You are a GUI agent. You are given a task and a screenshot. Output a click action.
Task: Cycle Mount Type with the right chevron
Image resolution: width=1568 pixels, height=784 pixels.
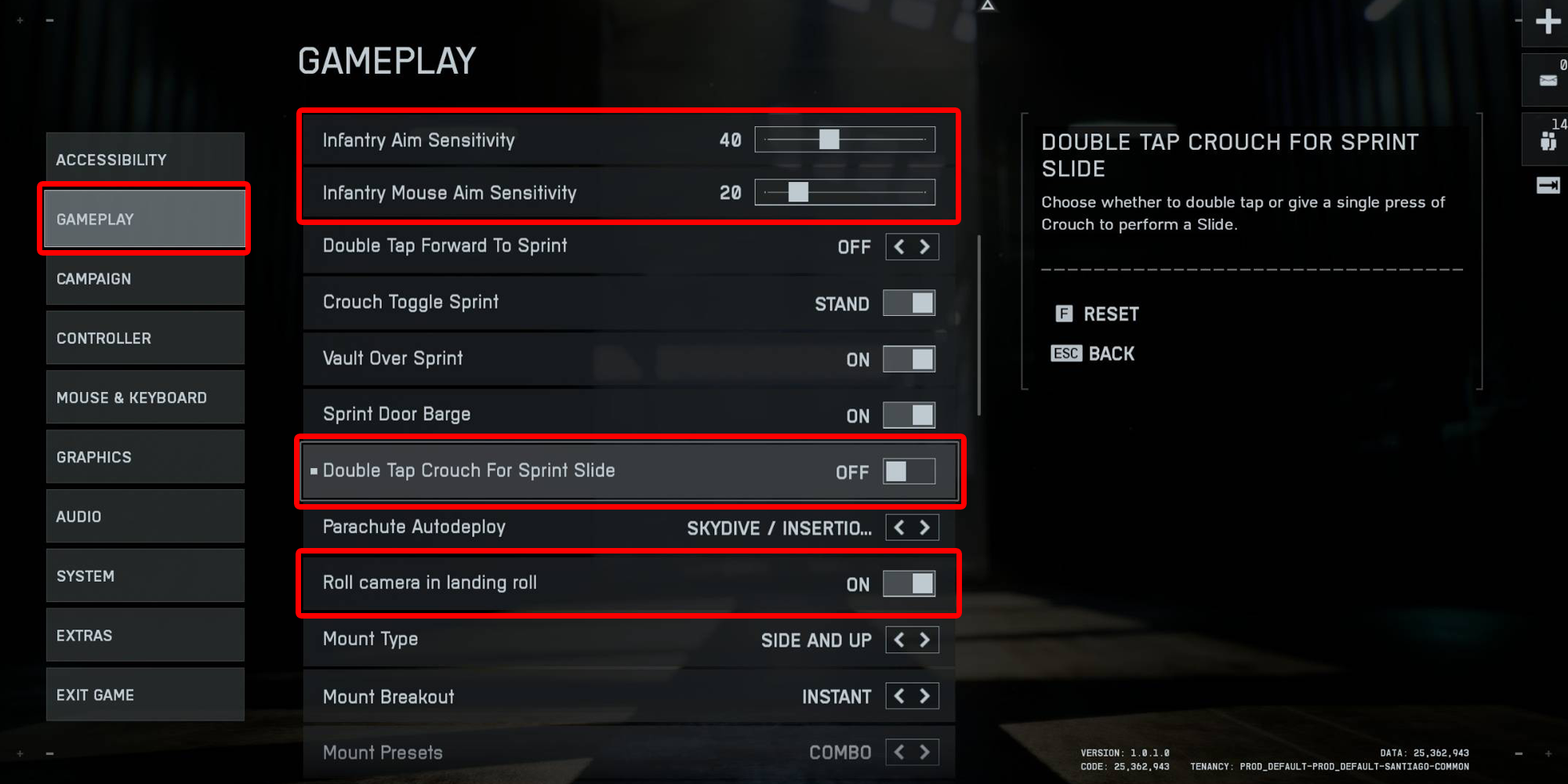coord(924,640)
